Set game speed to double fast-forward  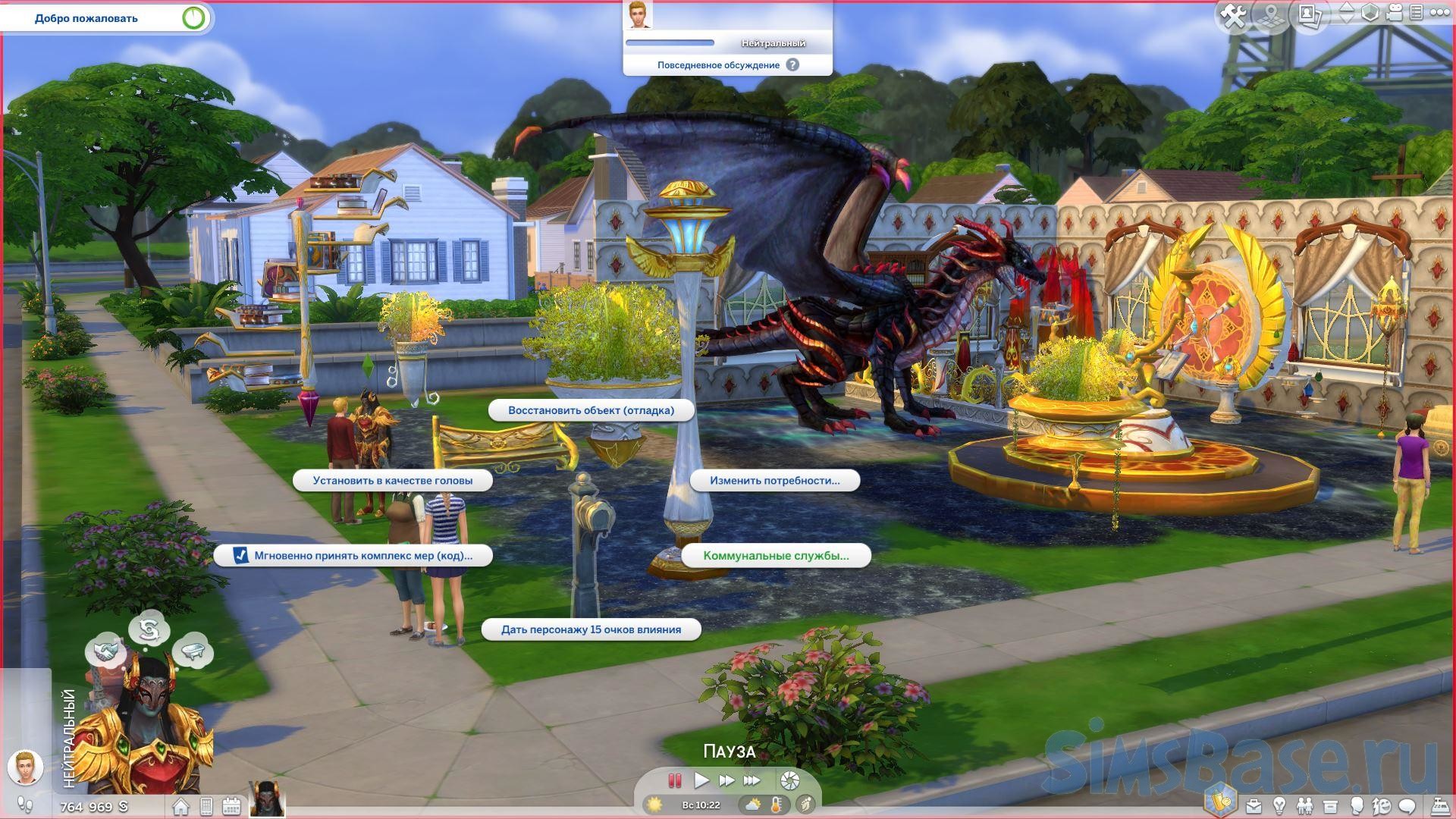click(x=726, y=780)
